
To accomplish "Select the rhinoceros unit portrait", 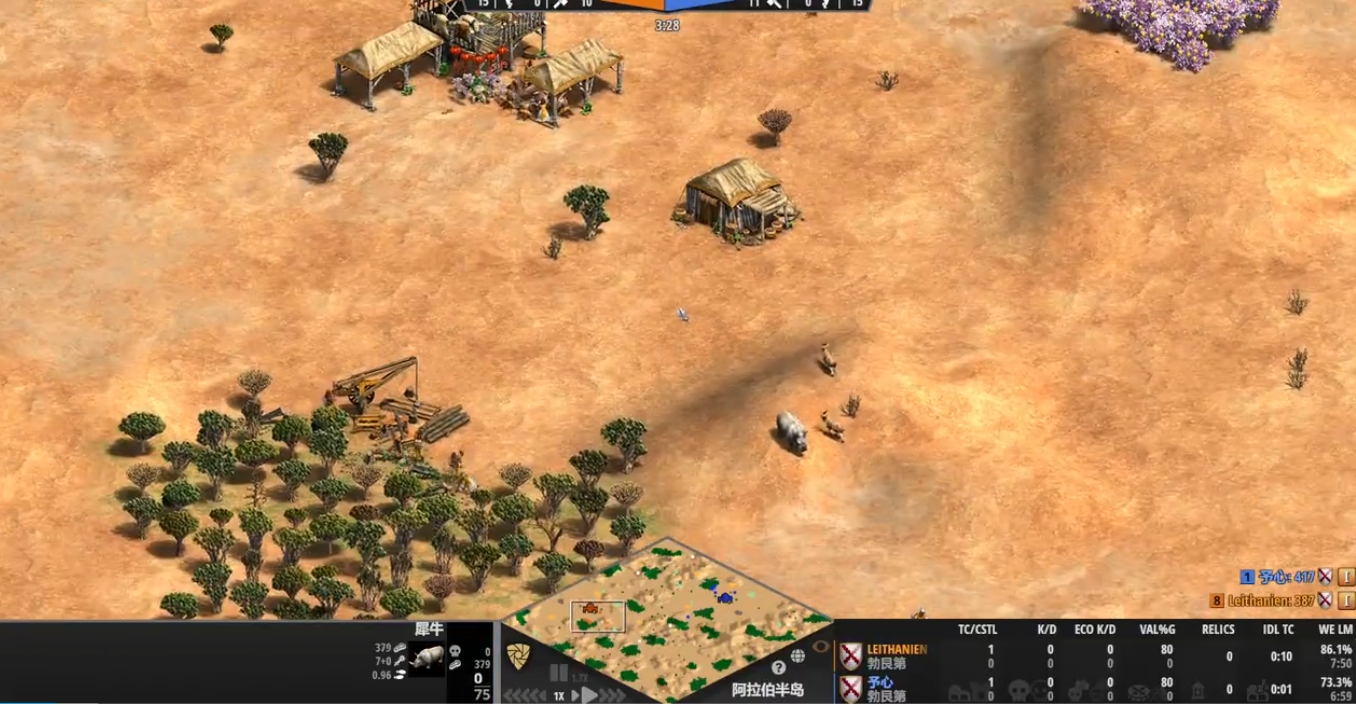I will [427, 658].
